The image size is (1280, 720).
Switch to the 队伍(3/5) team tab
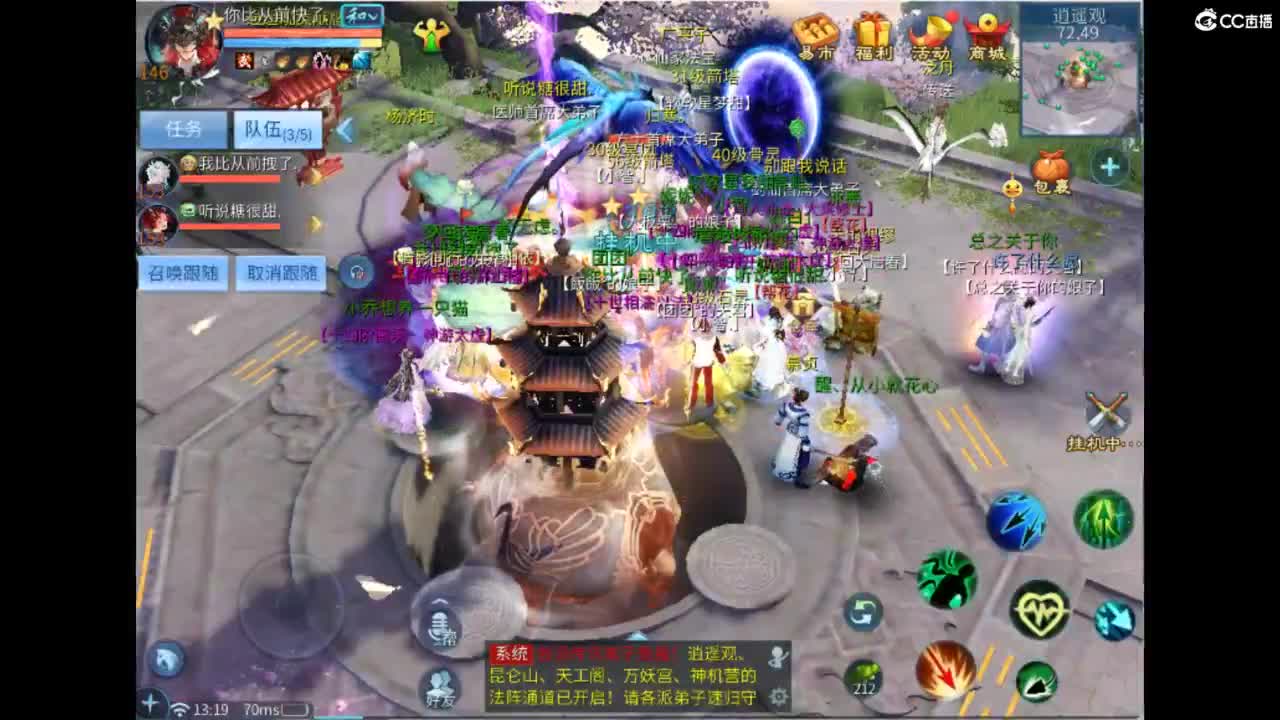click(x=278, y=131)
